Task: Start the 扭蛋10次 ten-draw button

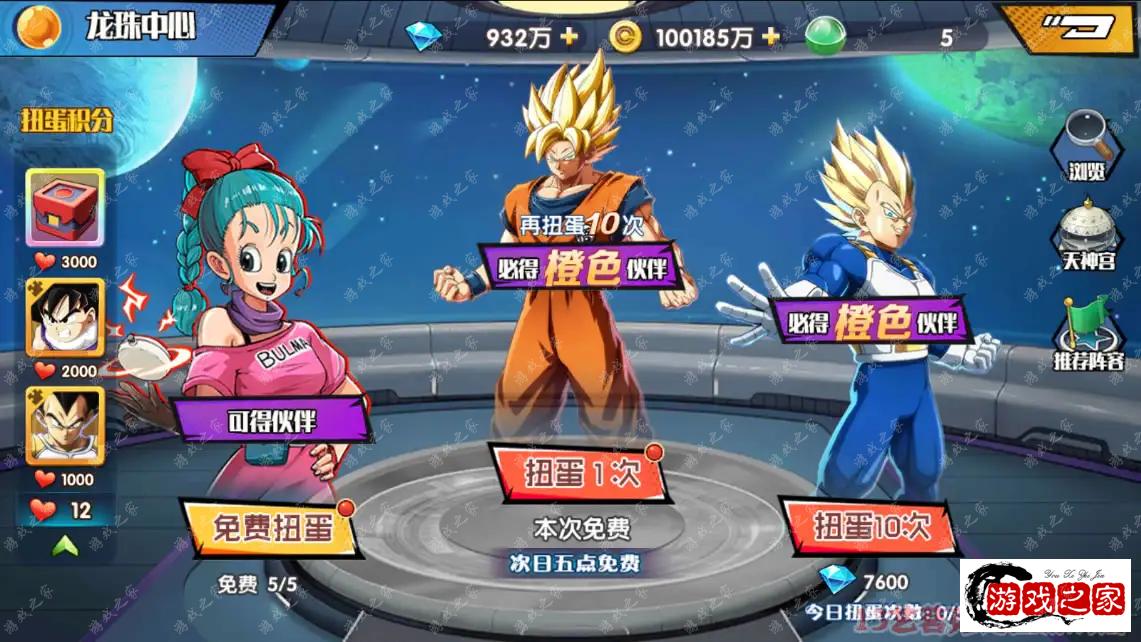Action: coord(870,526)
